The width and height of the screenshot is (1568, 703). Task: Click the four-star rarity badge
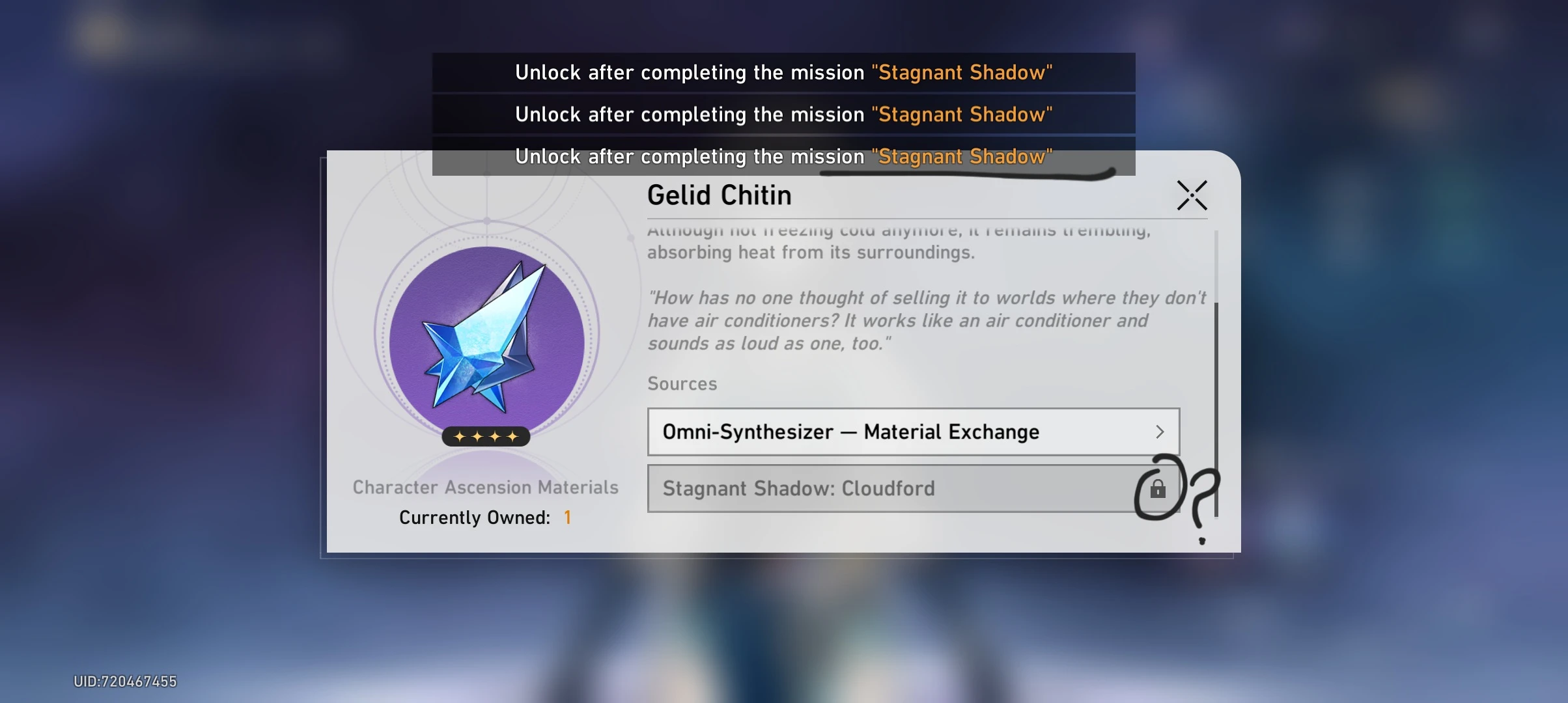(485, 436)
